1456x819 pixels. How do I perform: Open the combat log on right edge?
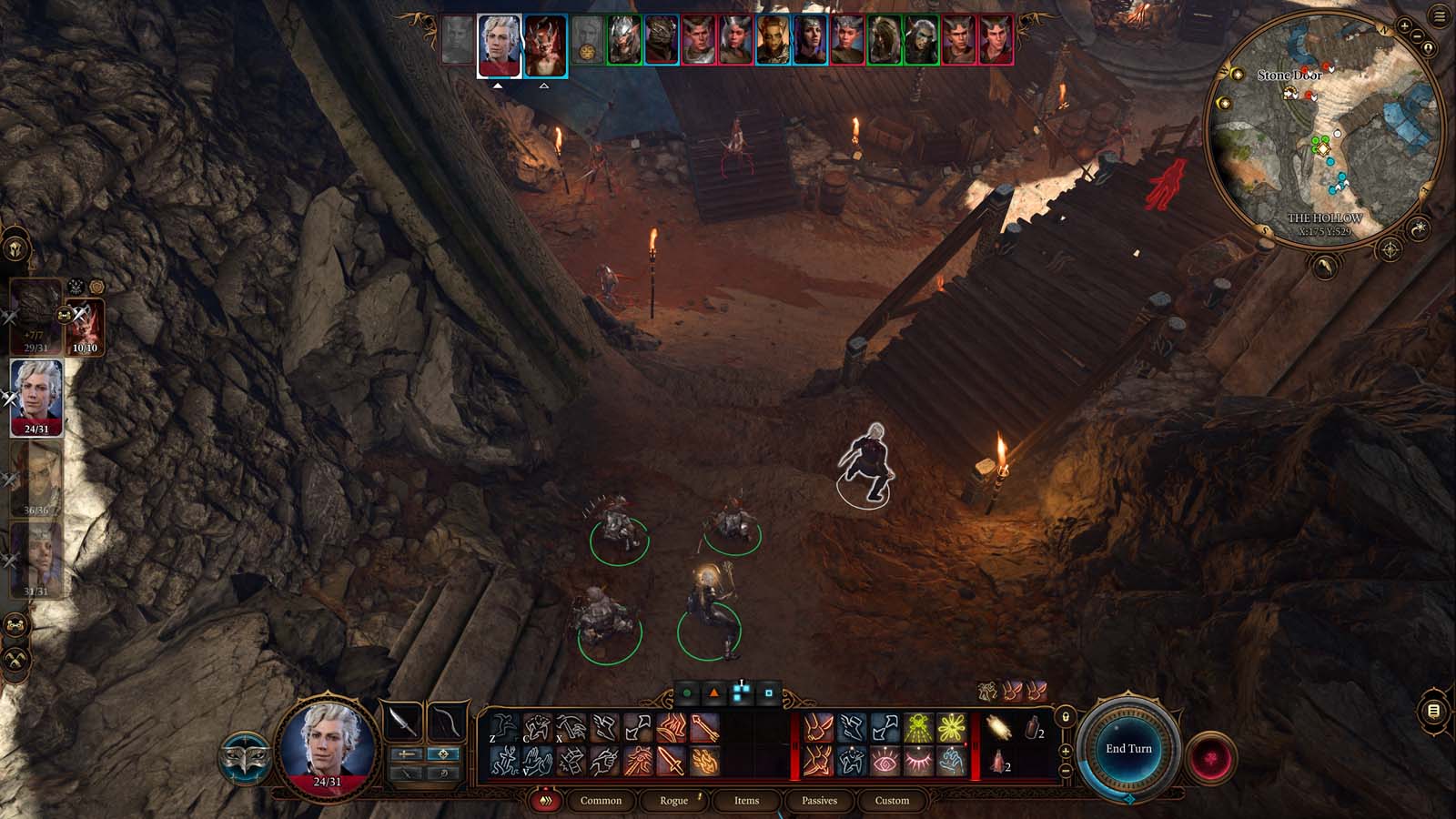(1433, 711)
